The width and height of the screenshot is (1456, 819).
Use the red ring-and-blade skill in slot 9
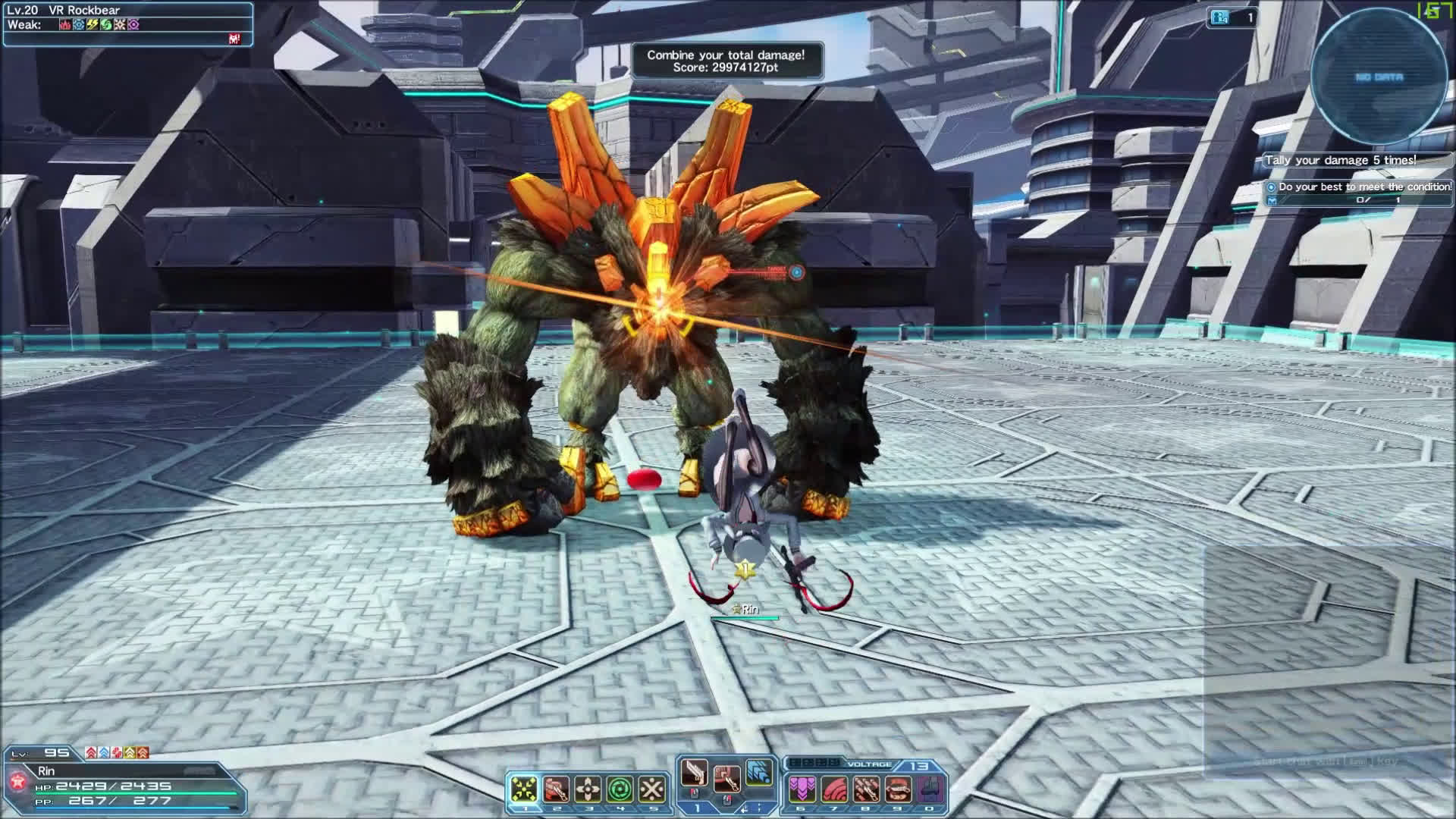899,789
